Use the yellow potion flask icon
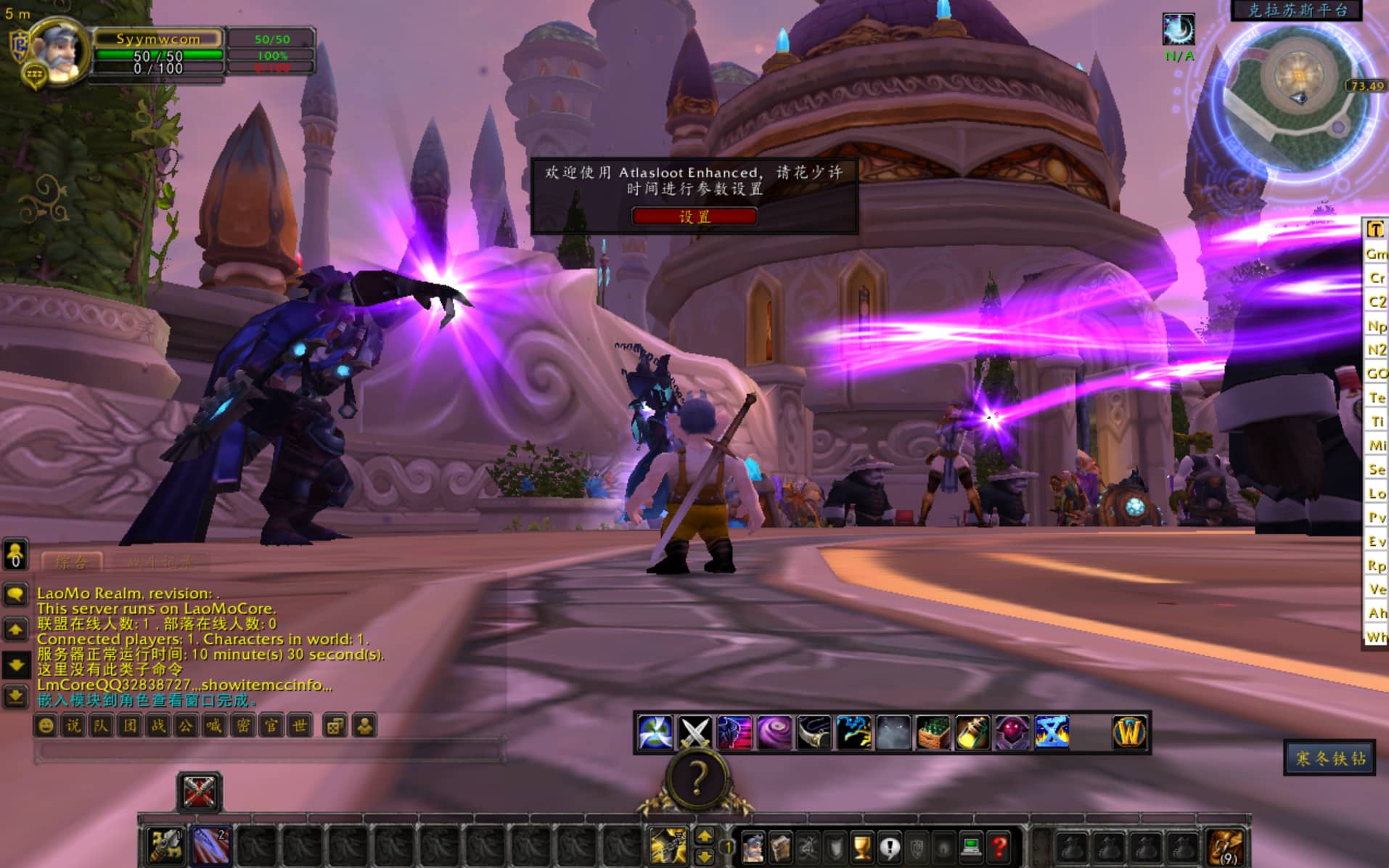The height and width of the screenshot is (868, 1389). 972,732
